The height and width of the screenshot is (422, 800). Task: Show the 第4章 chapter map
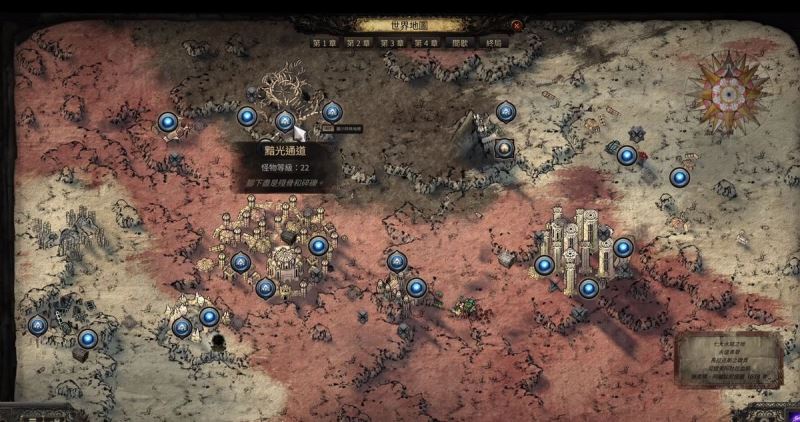pyautogui.click(x=426, y=44)
